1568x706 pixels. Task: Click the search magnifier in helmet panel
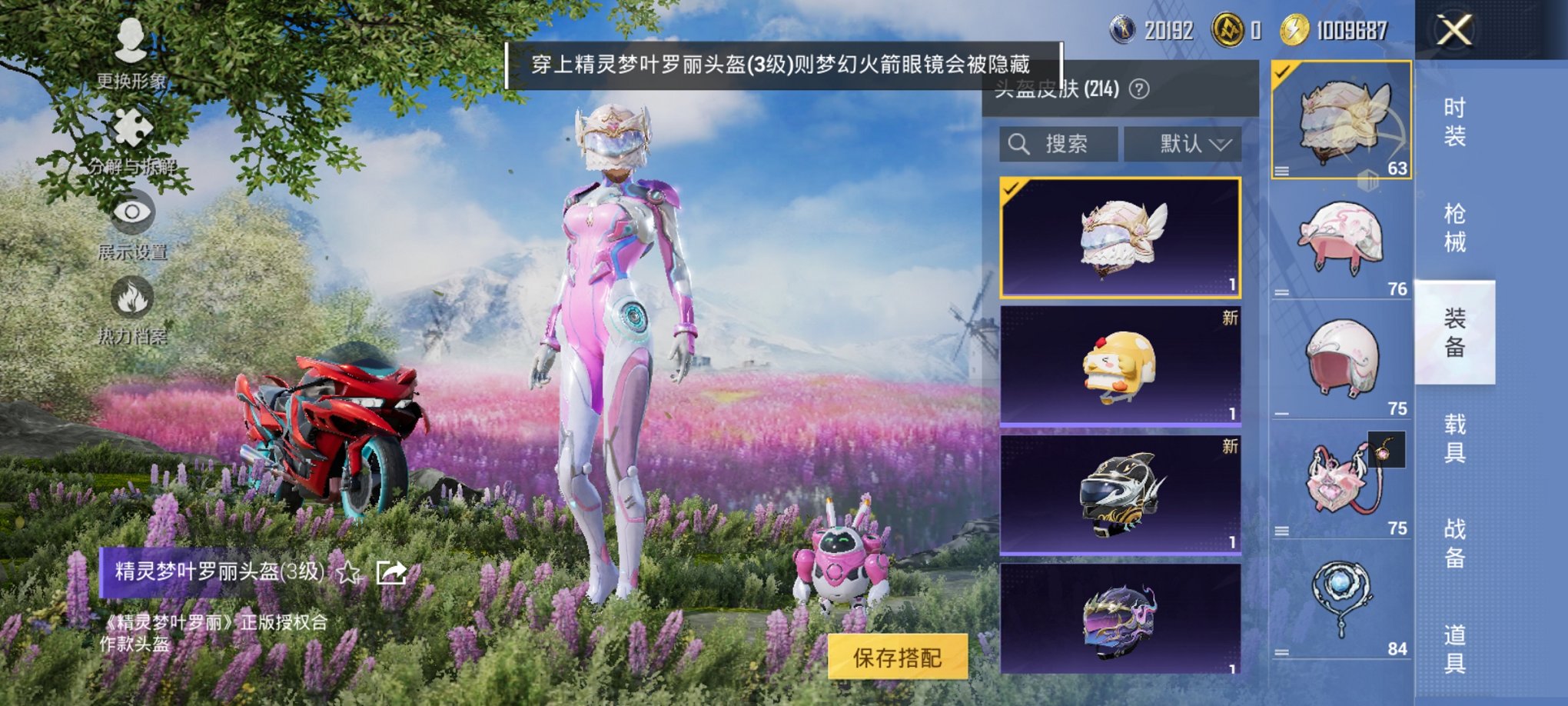[x=1020, y=143]
